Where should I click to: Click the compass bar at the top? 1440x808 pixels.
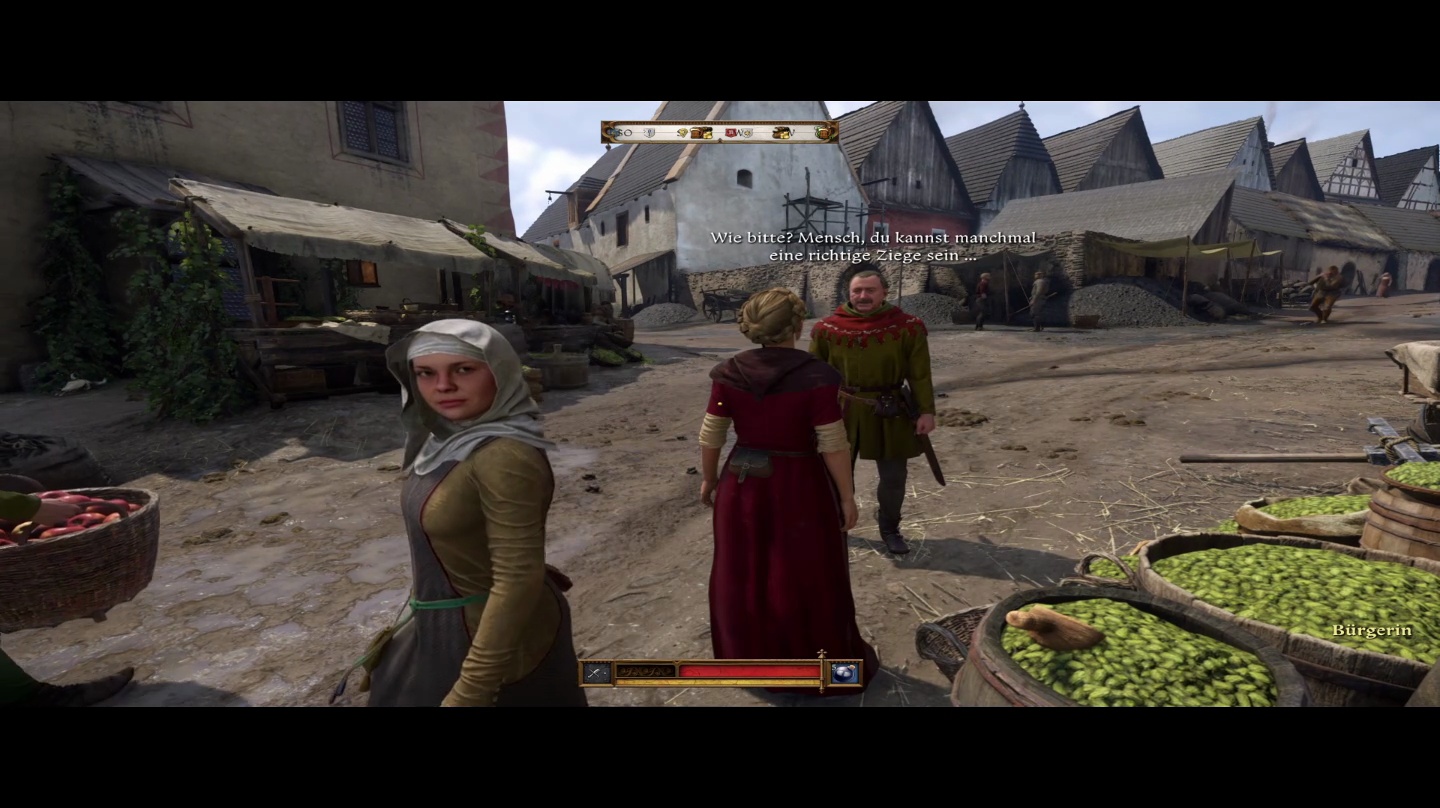(719, 132)
